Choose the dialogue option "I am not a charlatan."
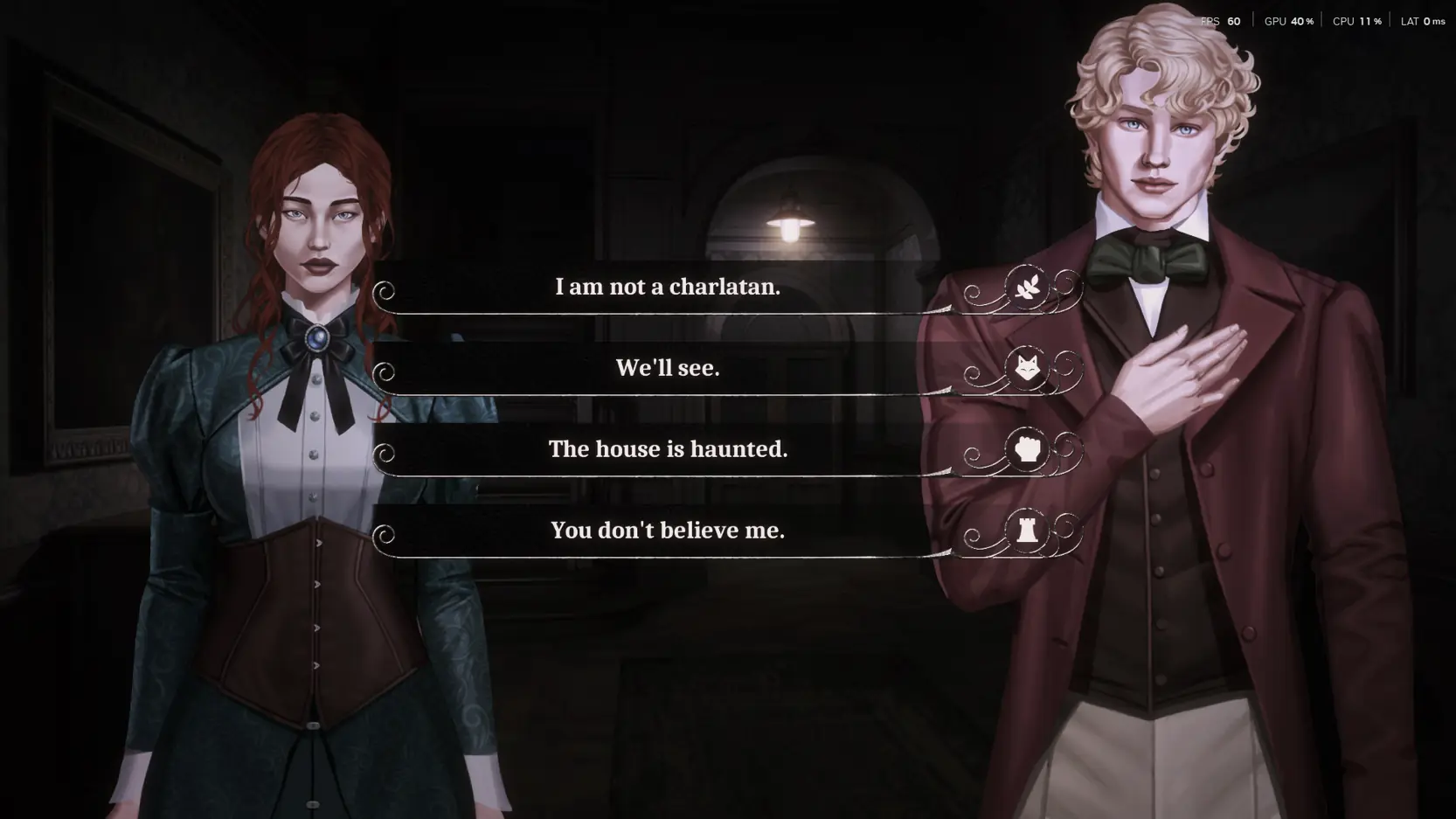Viewport: 1456px width, 819px height. pos(668,287)
